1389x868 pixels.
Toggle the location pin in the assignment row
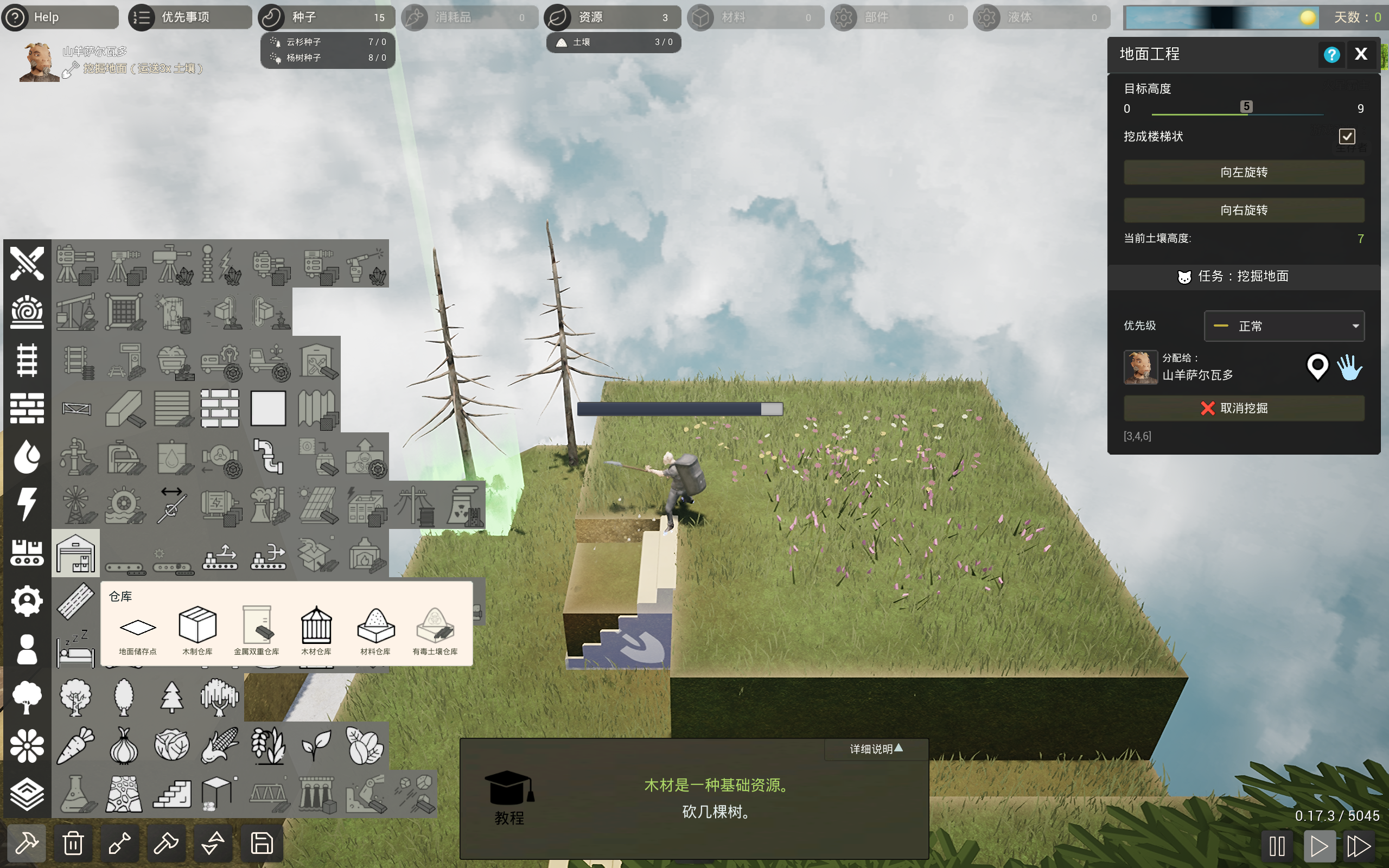(x=1317, y=368)
